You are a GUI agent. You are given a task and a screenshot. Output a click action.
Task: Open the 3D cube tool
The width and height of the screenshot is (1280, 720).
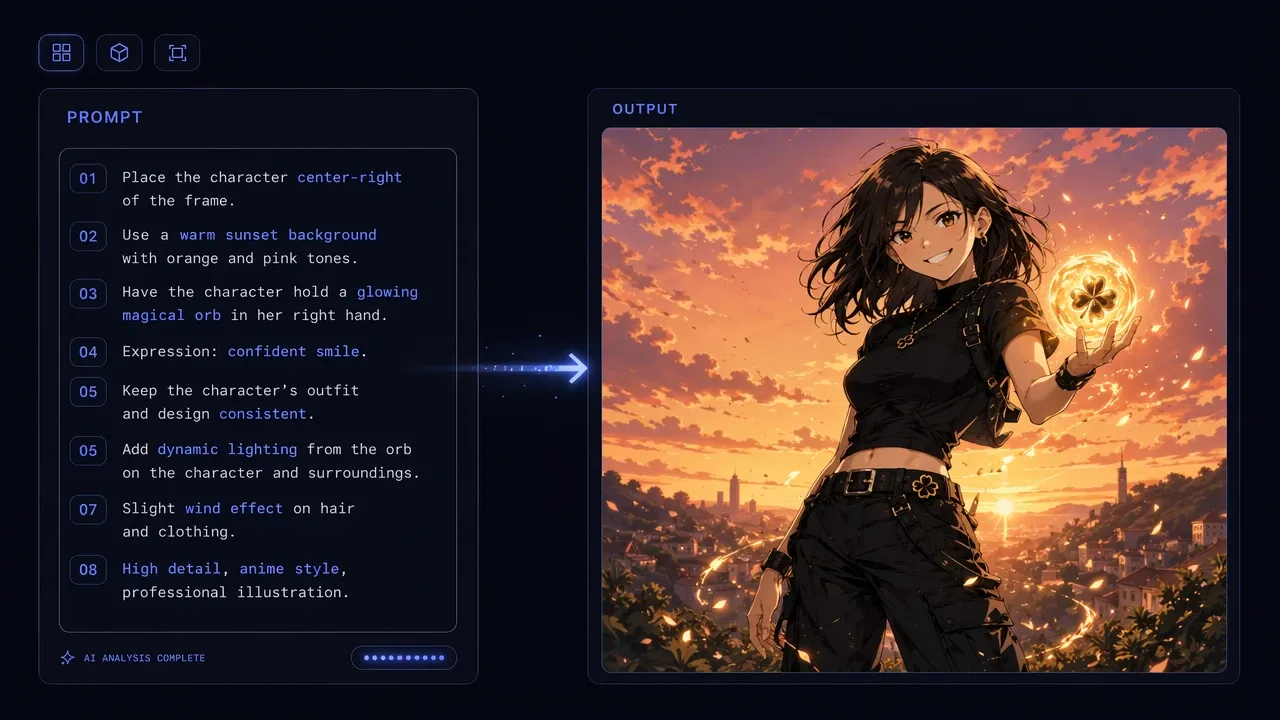click(119, 53)
